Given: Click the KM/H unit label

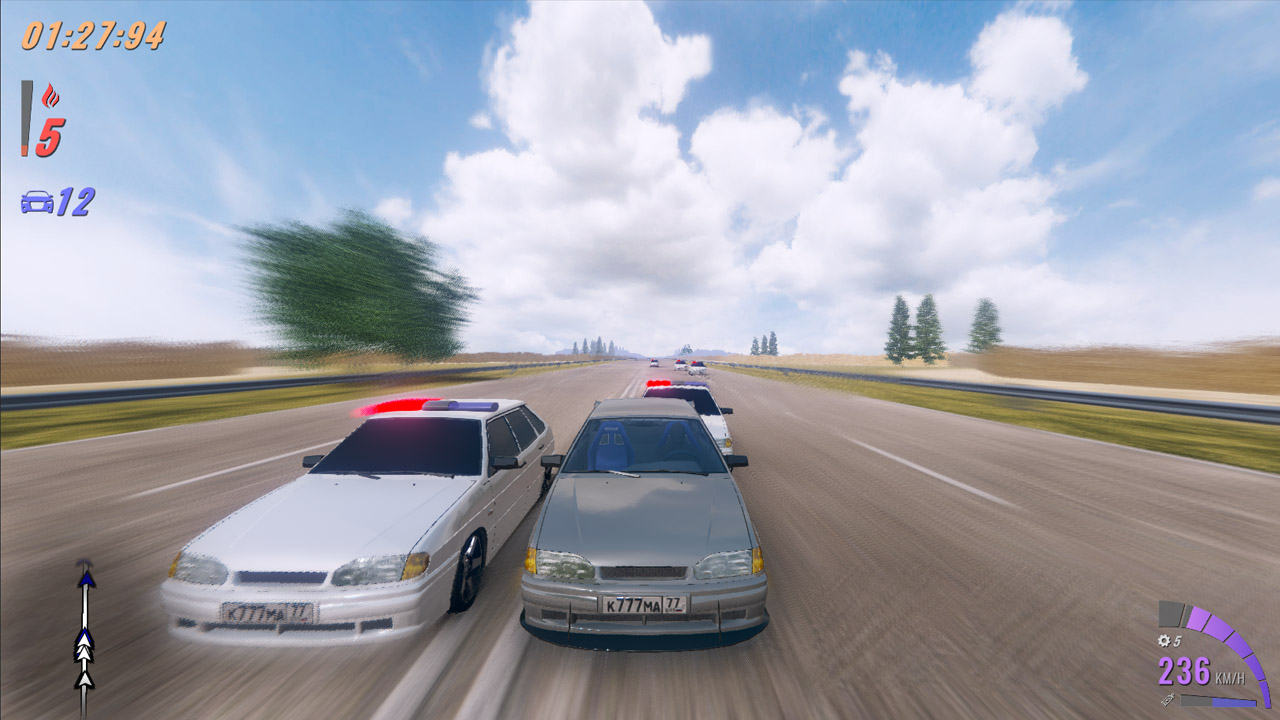Looking at the screenshot, I should click(1229, 678).
